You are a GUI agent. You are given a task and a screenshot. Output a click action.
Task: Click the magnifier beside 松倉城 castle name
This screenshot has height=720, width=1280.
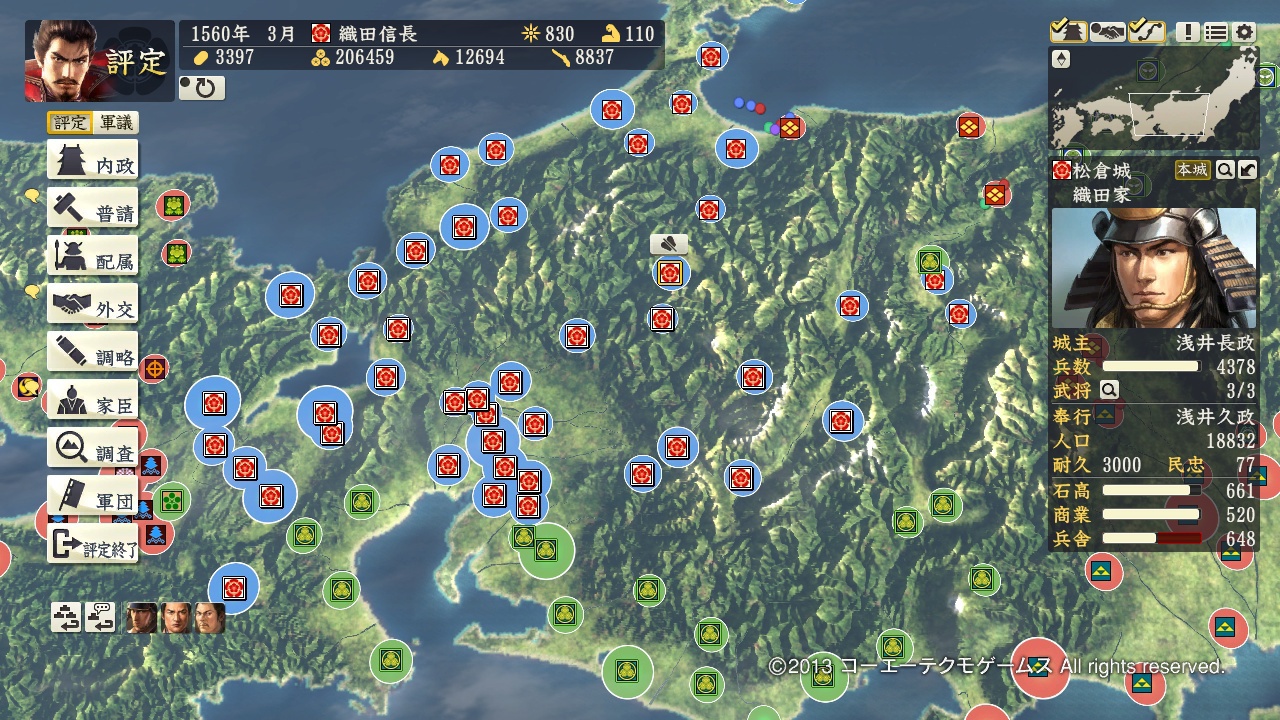(x=1225, y=170)
